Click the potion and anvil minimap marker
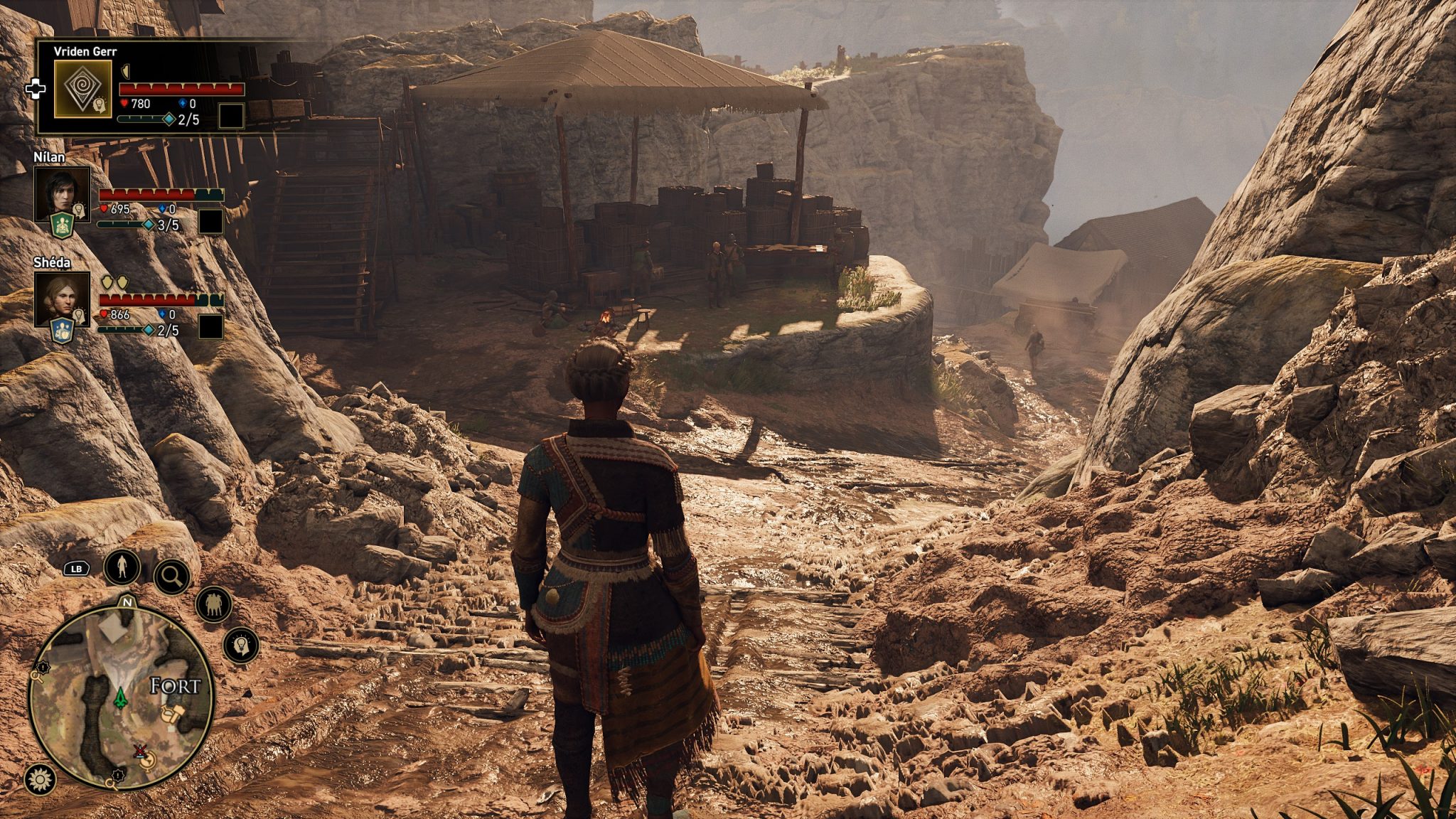1456x819 pixels. [173, 714]
